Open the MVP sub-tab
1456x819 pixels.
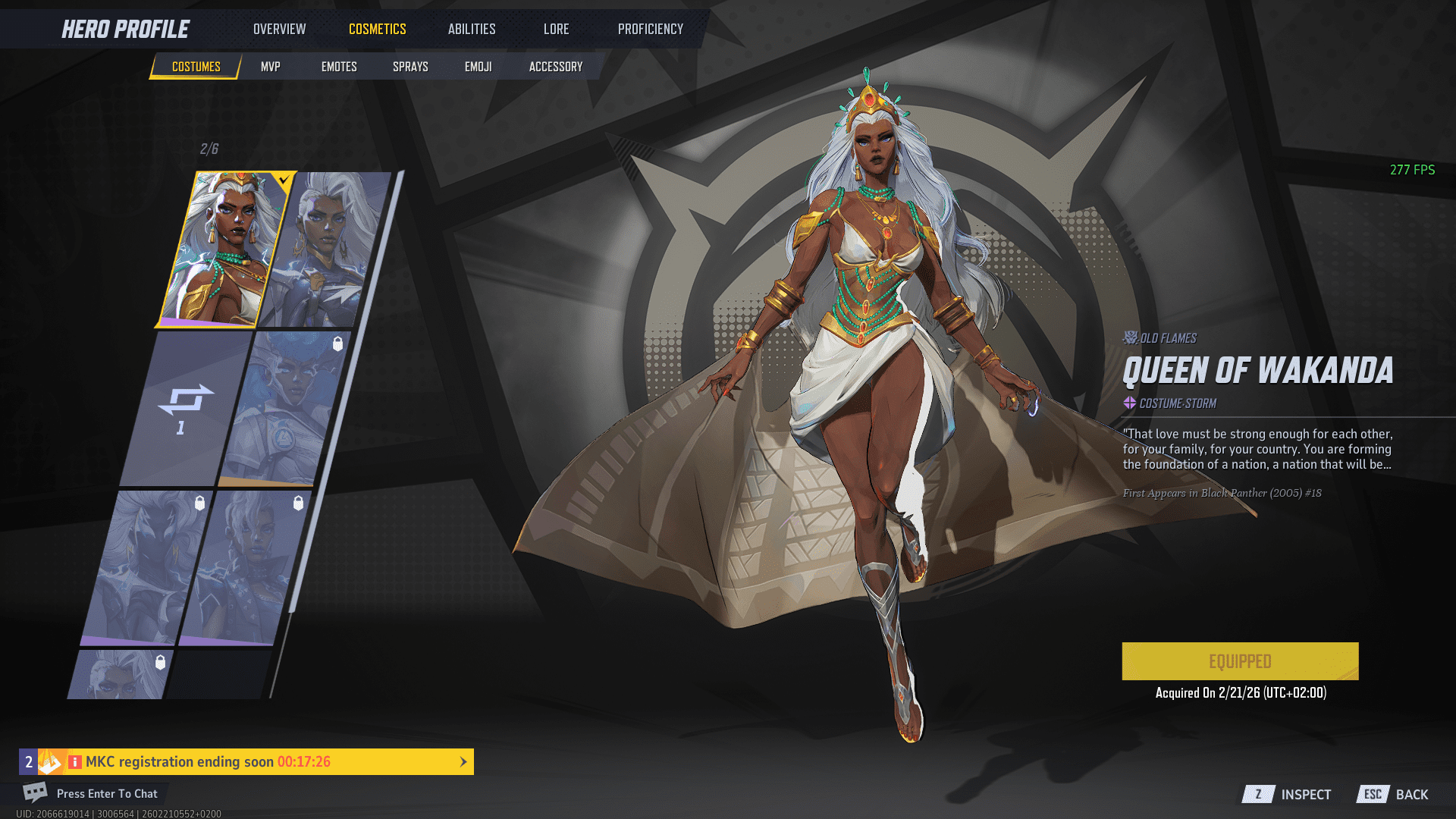(270, 67)
